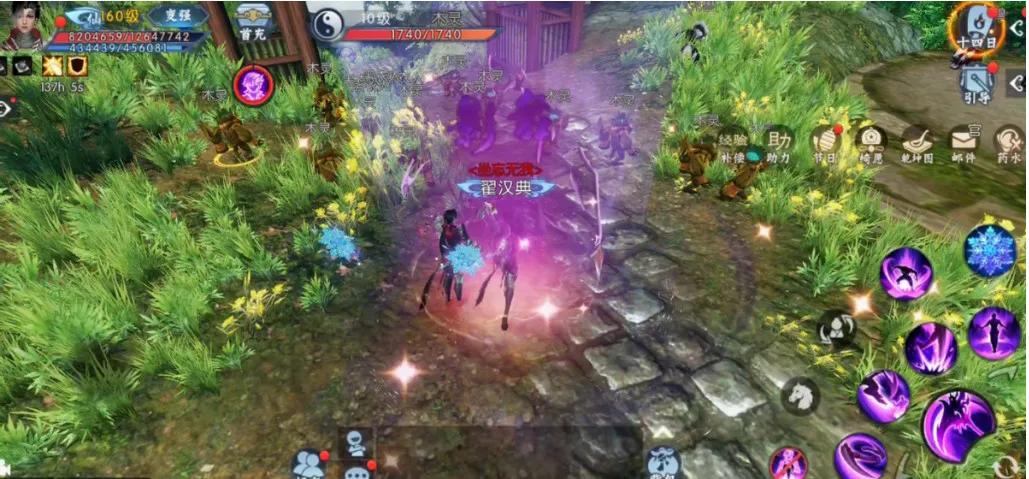
Task: Open the 药水 potion icon
Action: point(1008,144)
